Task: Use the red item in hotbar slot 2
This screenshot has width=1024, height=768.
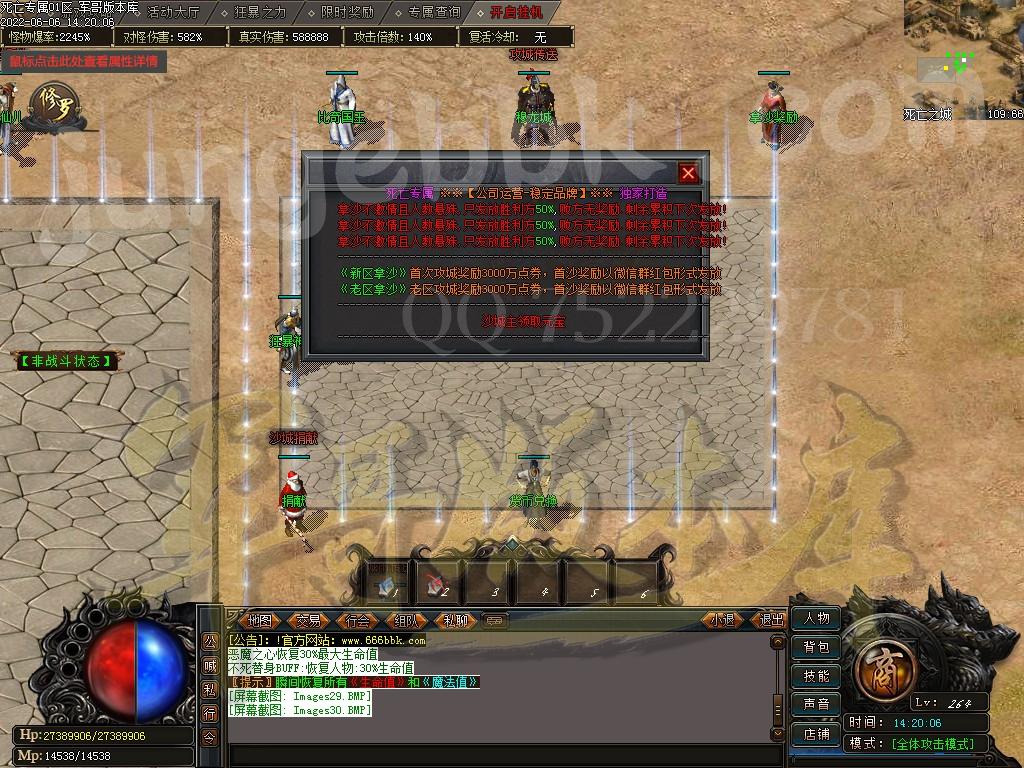Action: click(436, 580)
